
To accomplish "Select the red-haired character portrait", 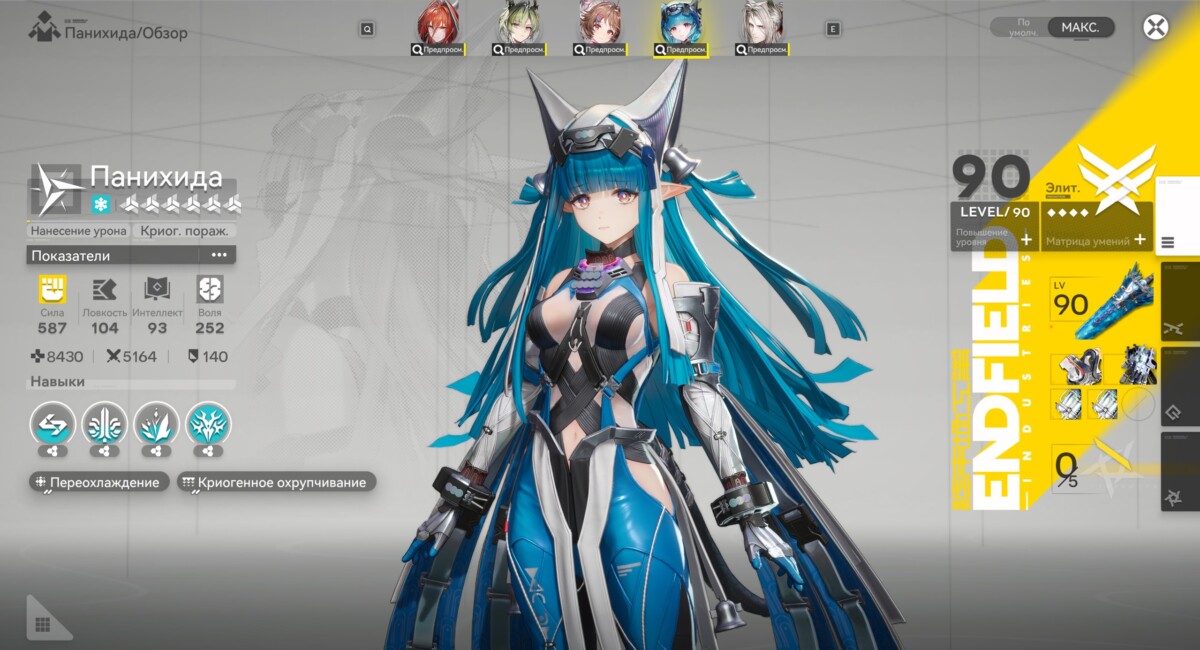I will [x=438, y=28].
